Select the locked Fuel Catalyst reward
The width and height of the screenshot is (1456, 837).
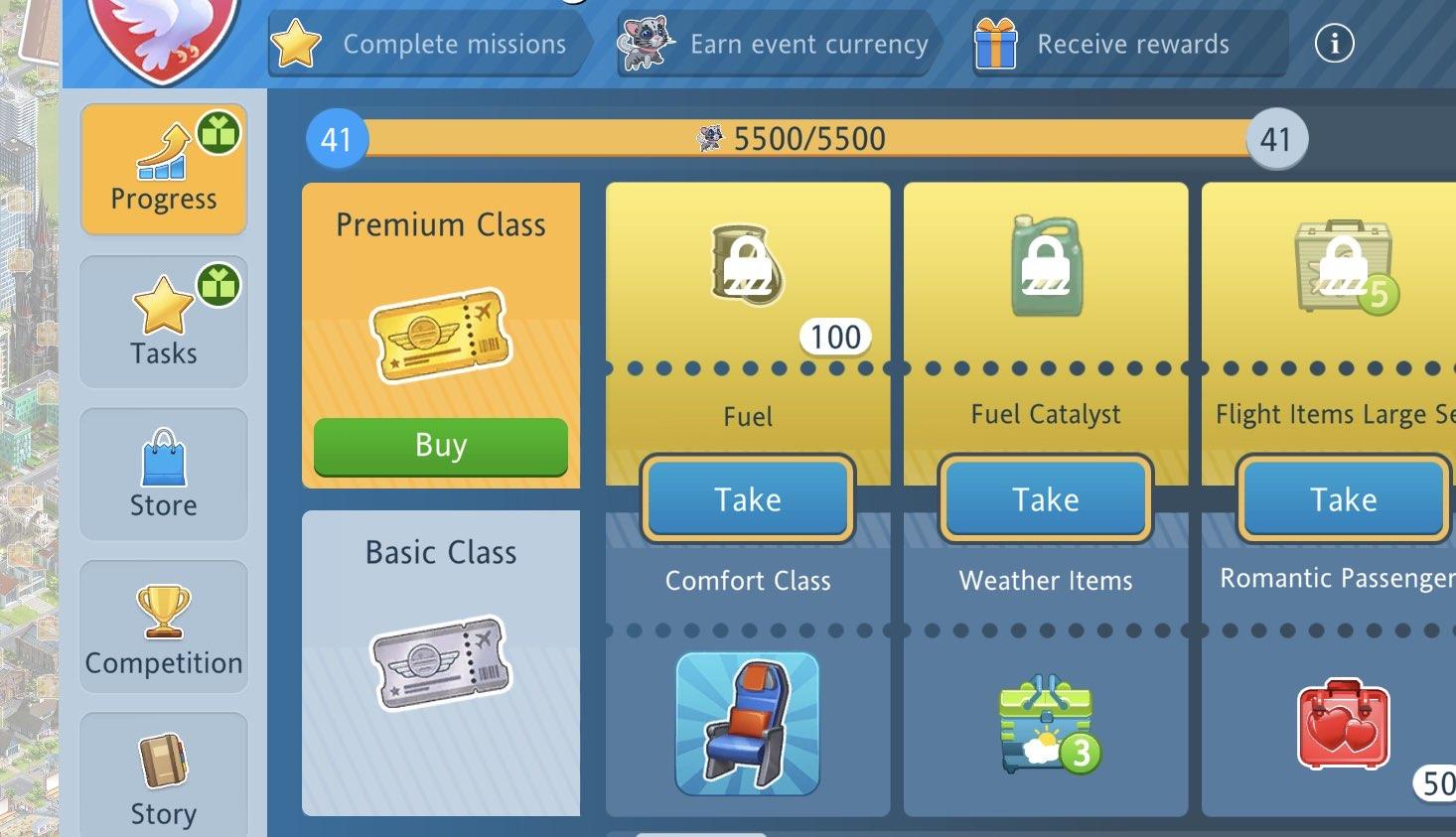1046,266
